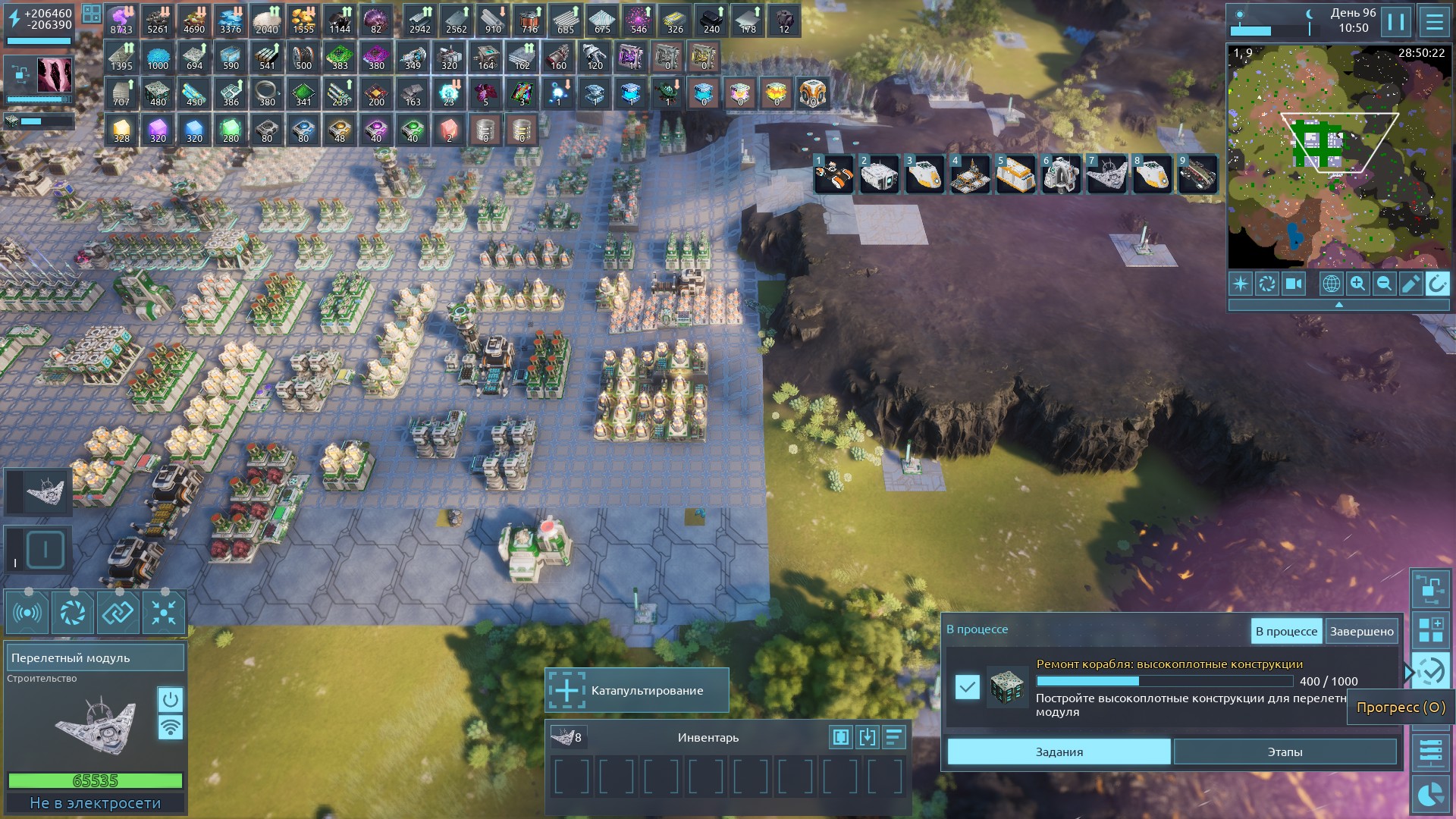Switch to the Завершено tab
This screenshot has height=819, width=1456.
click(1361, 631)
